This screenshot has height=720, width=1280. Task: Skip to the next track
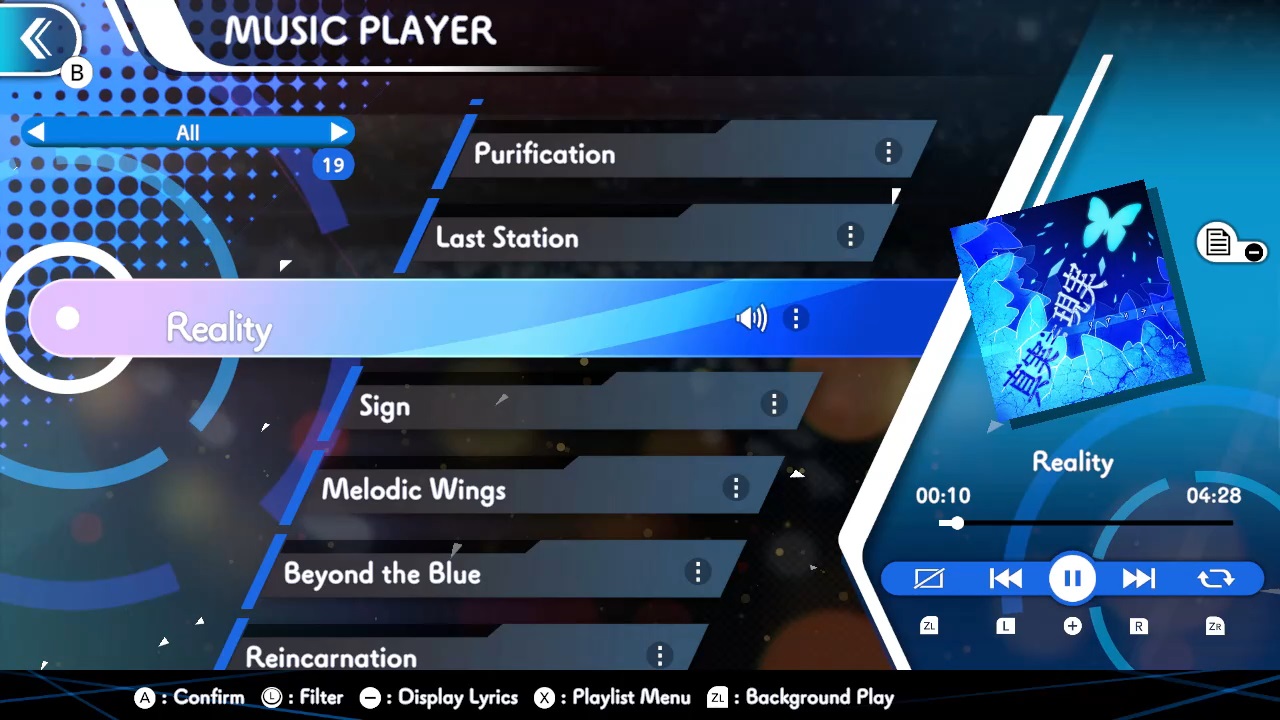coord(1139,578)
